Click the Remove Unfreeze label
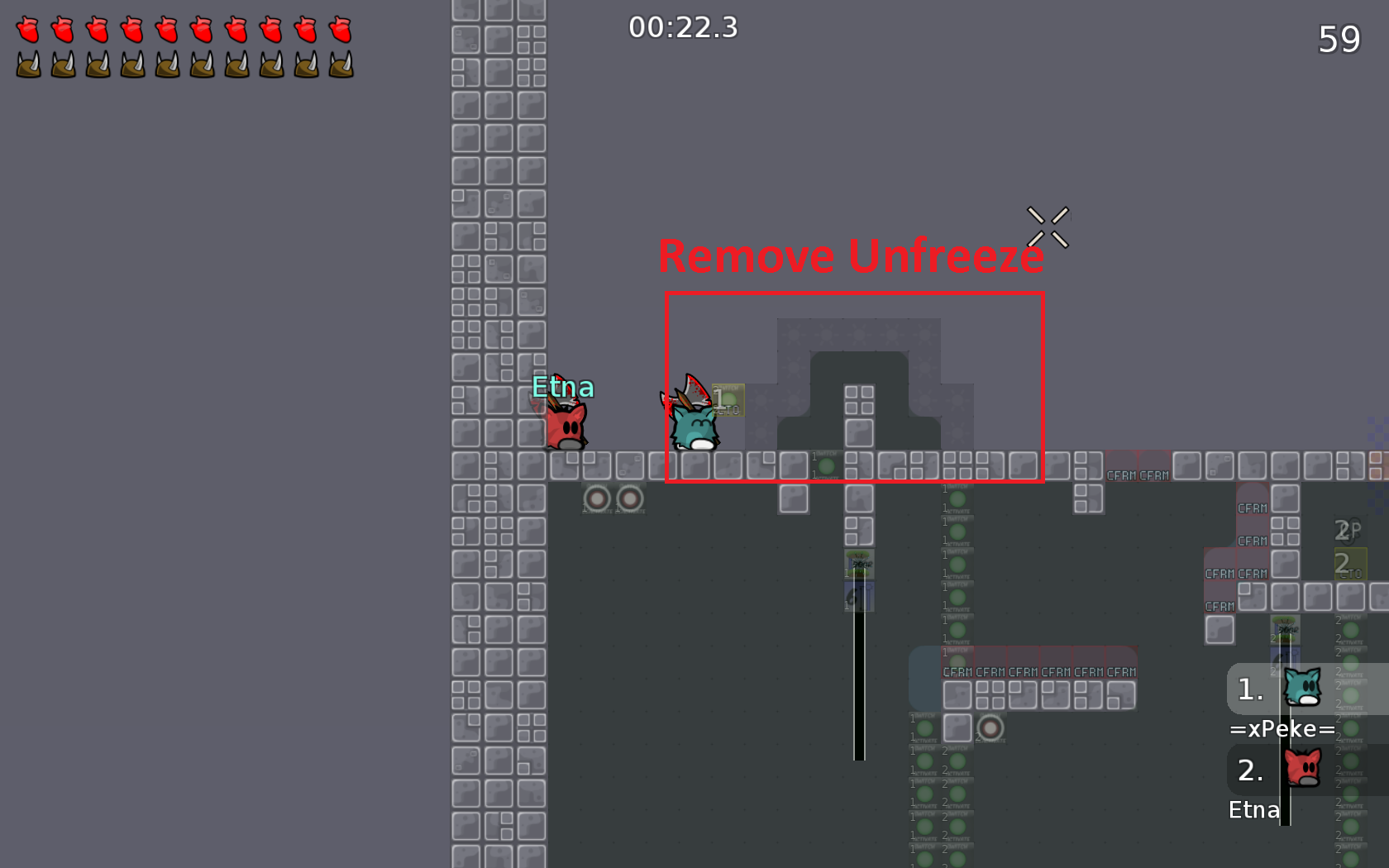Screen dimensions: 1389x868 point(850,256)
